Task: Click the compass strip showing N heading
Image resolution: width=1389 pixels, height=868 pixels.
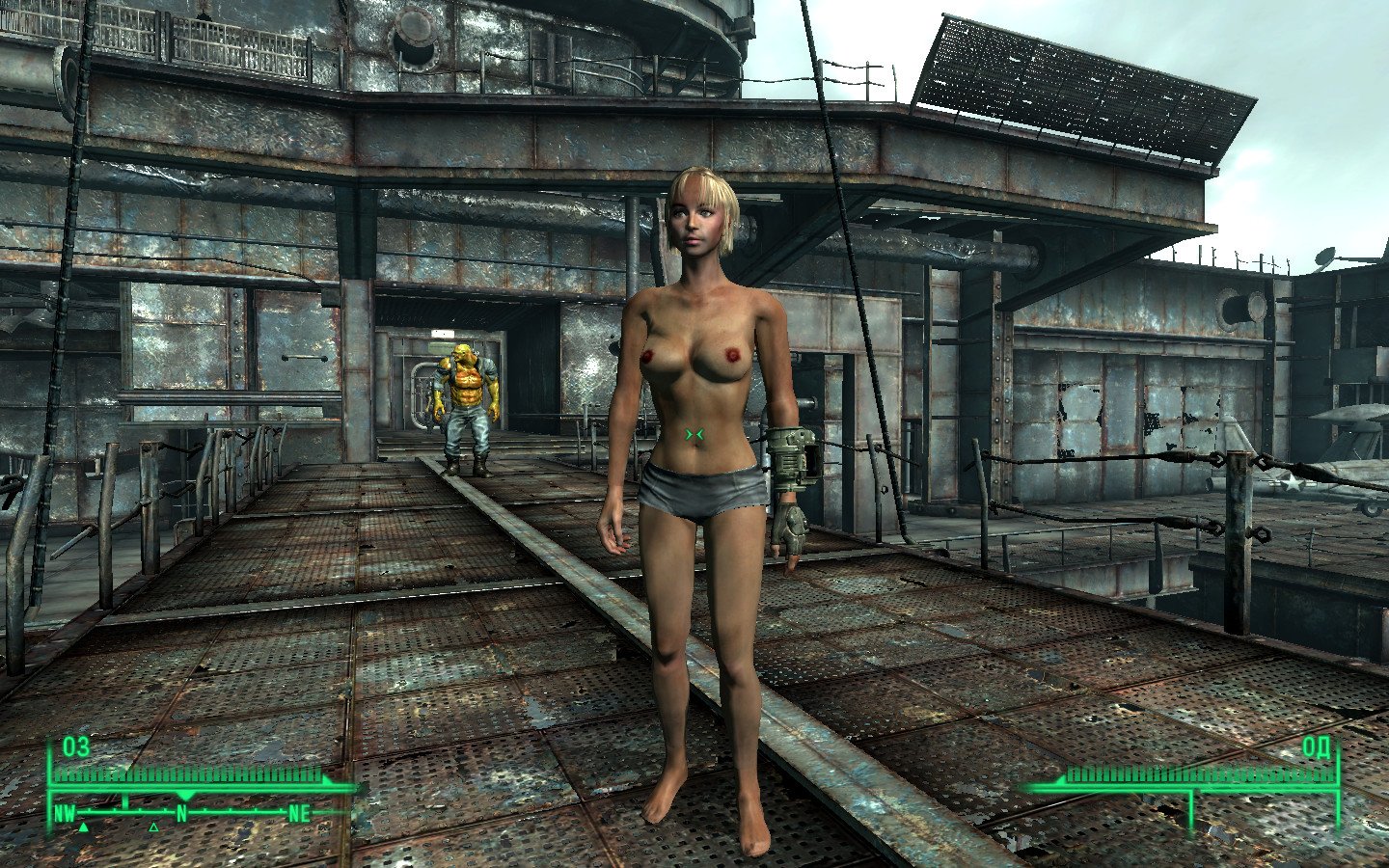Action: tap(181, 813)
